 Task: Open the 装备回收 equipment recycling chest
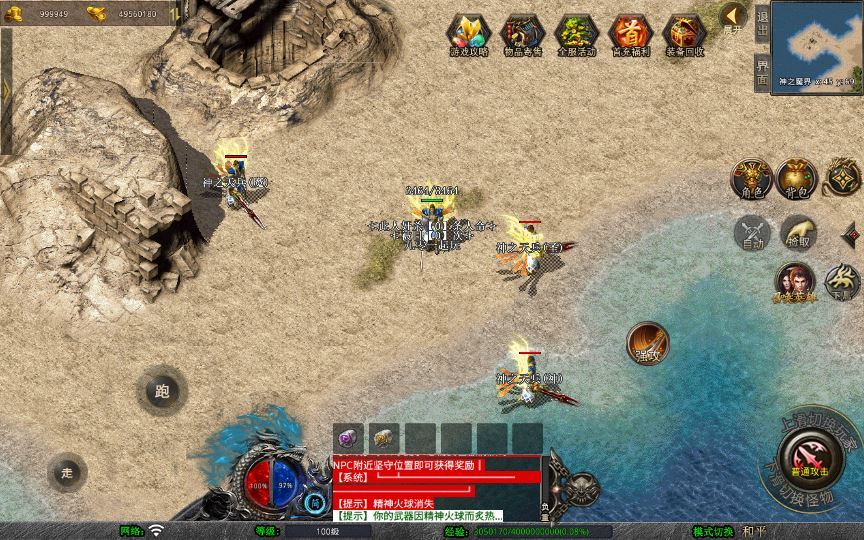coord(684,35)
